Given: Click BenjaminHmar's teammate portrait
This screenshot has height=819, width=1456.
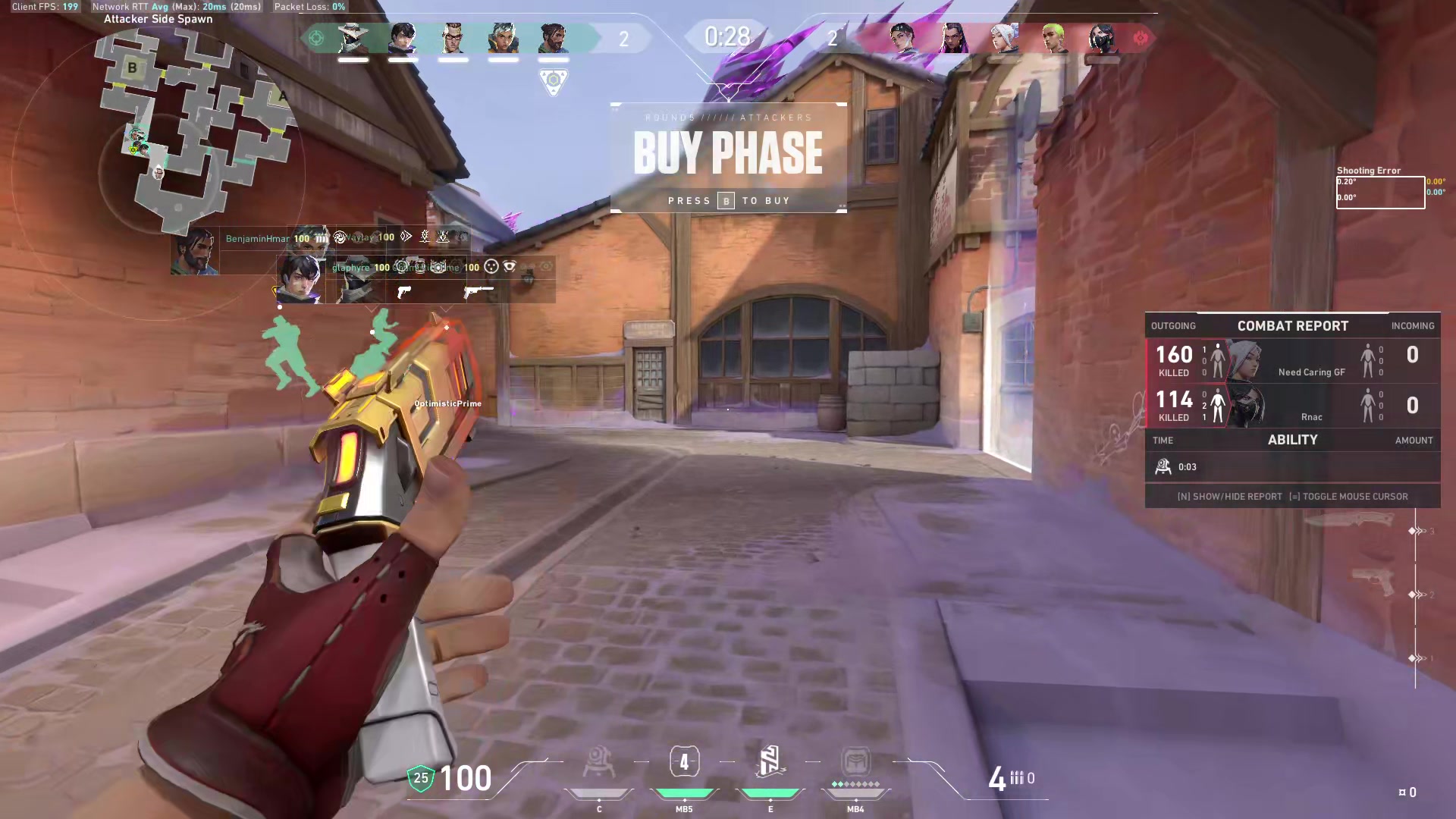Looking at the screenshot, I should (x=195, y=251).
